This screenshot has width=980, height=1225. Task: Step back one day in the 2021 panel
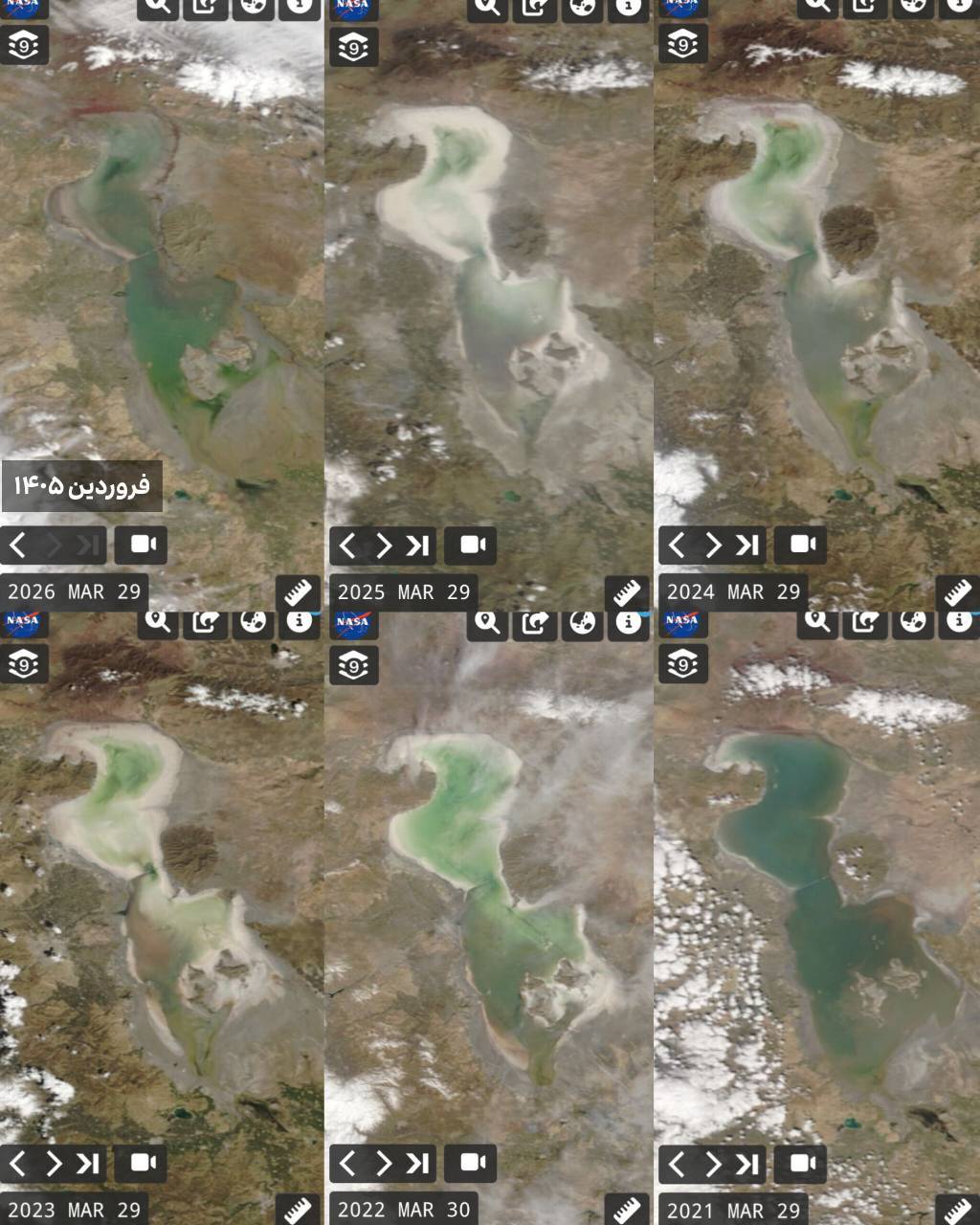tap(677, 1163)
